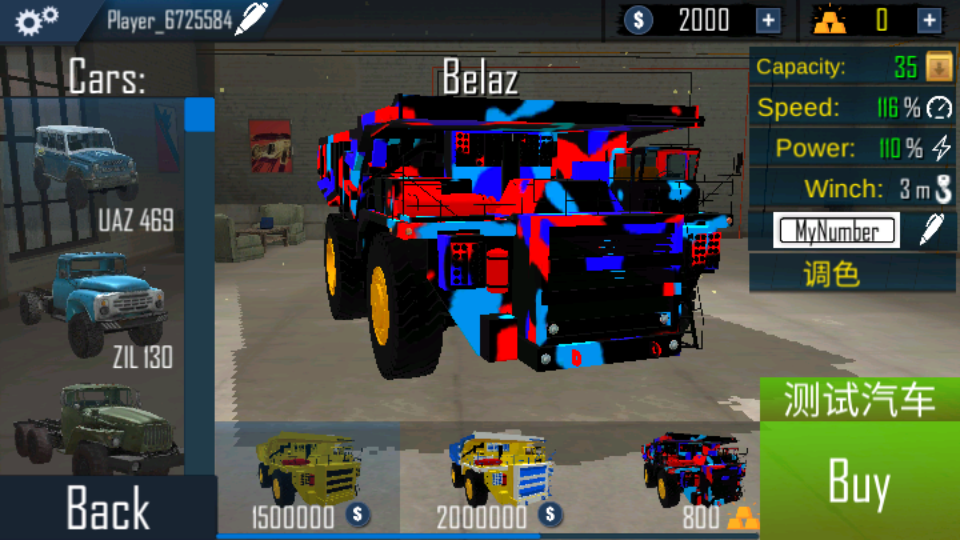Add more dollars with the plus button
Screen dimensions: 960x540
[x=768, y=20]
